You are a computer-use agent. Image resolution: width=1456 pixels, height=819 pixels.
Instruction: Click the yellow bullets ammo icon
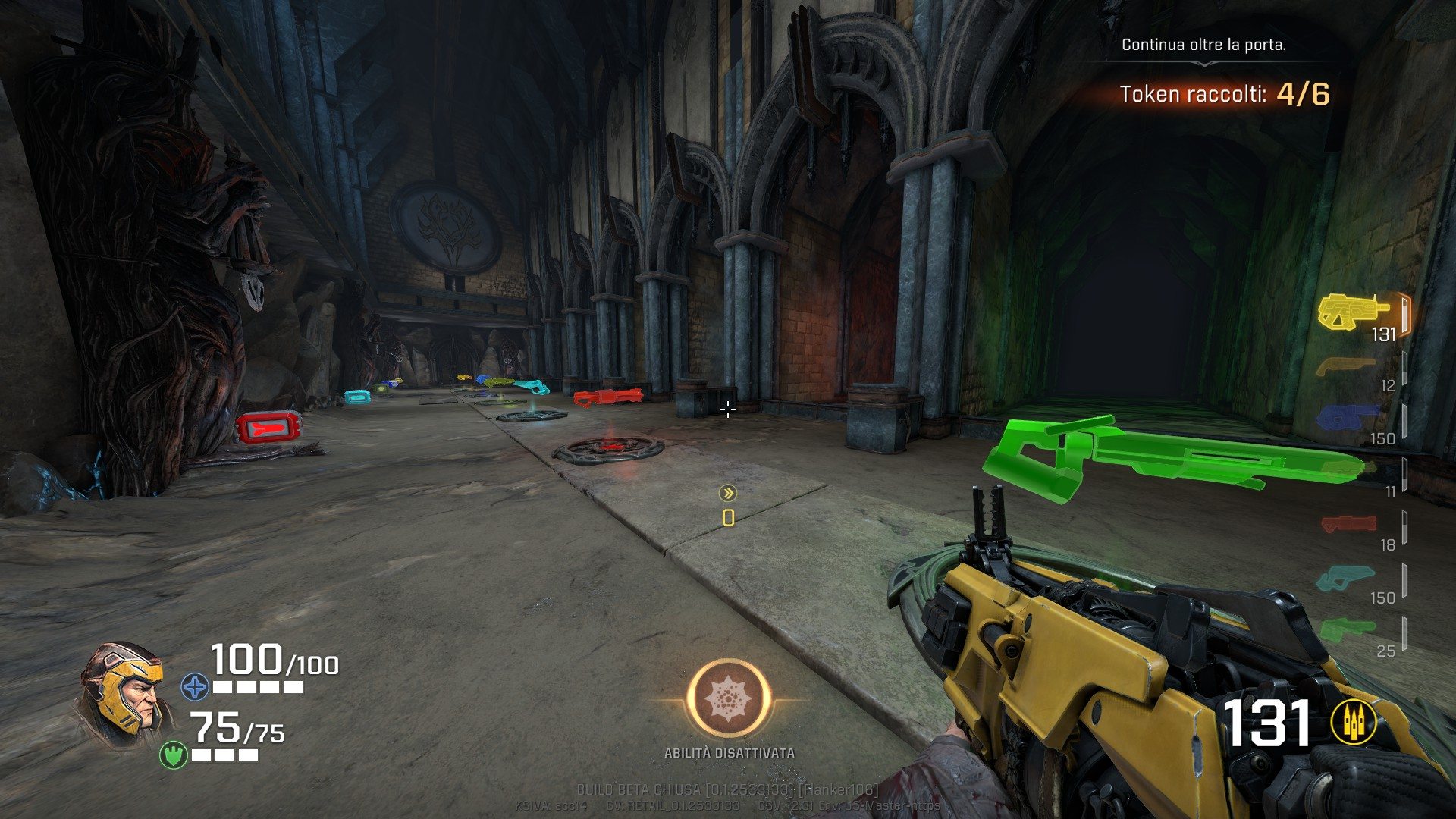[1354, 723]
